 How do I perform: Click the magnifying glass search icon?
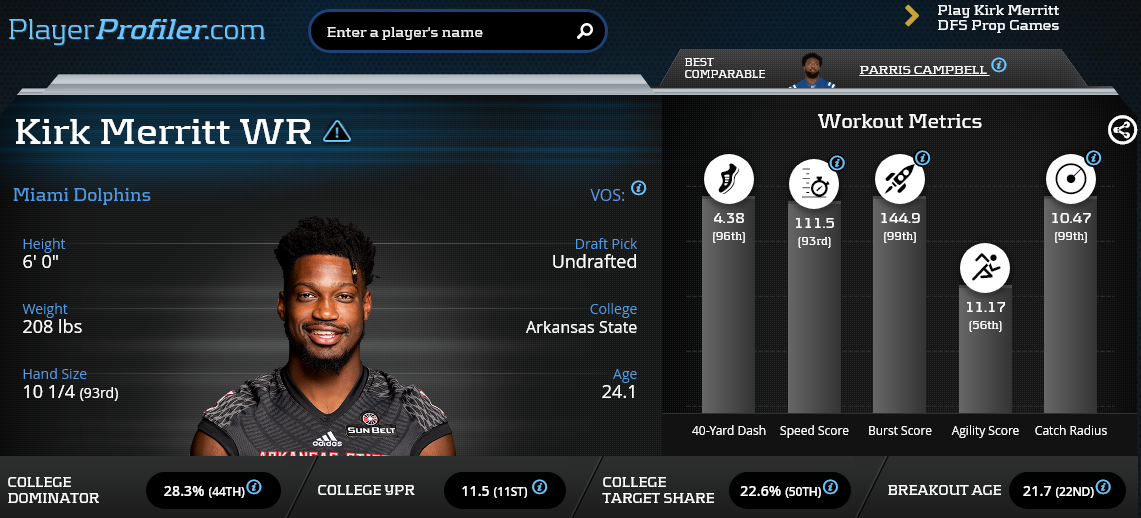[x=585, y=32]
